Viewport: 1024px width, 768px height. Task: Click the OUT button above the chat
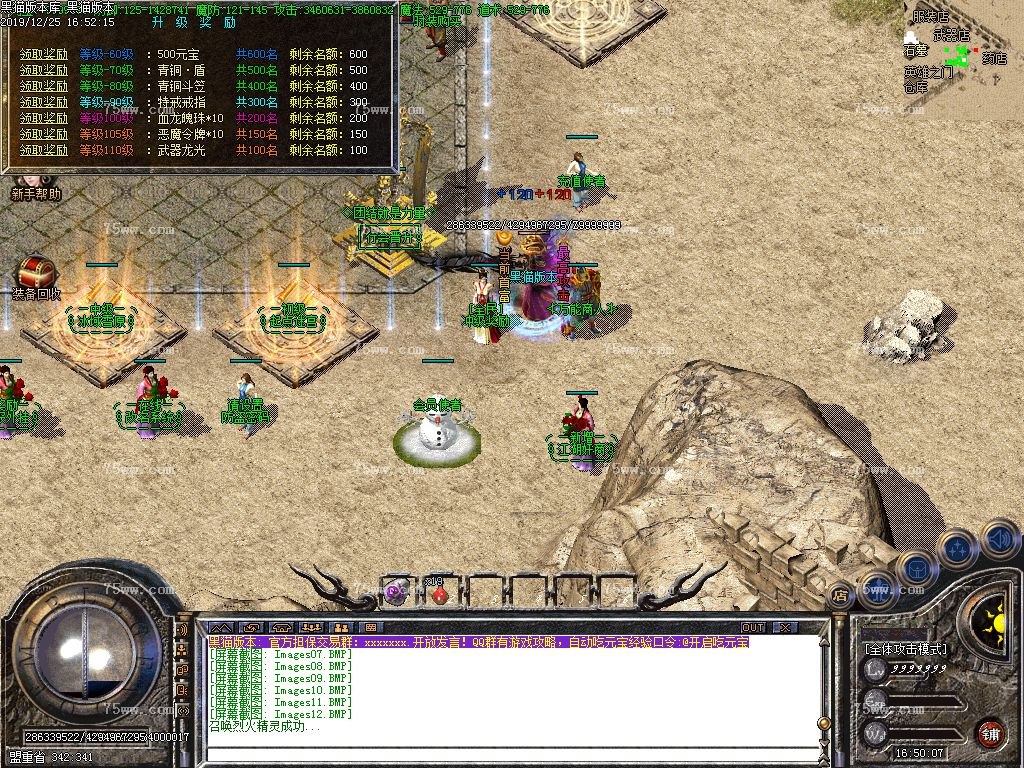(752, 628)
